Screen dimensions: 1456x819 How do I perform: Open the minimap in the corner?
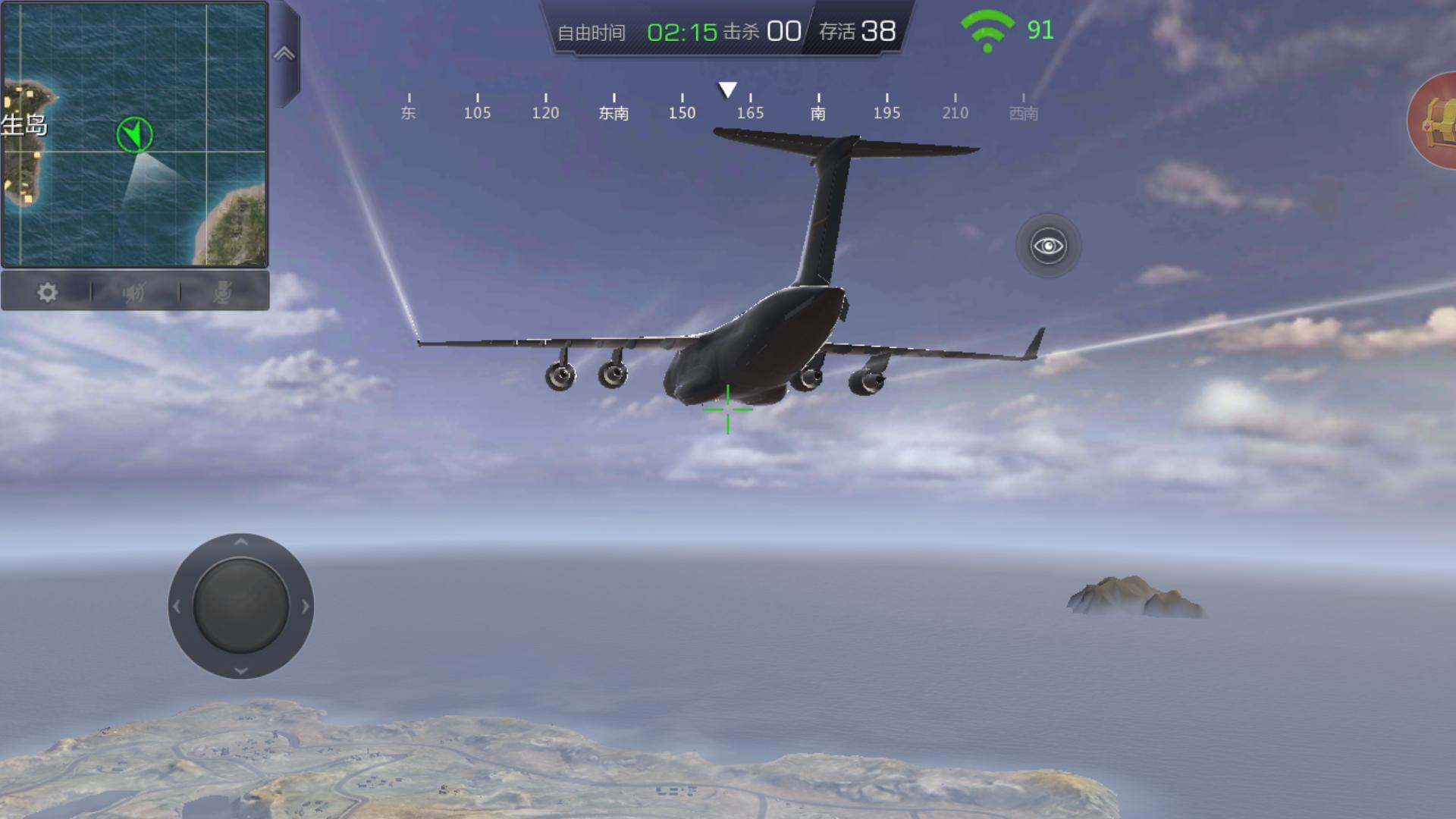(135, 134)
